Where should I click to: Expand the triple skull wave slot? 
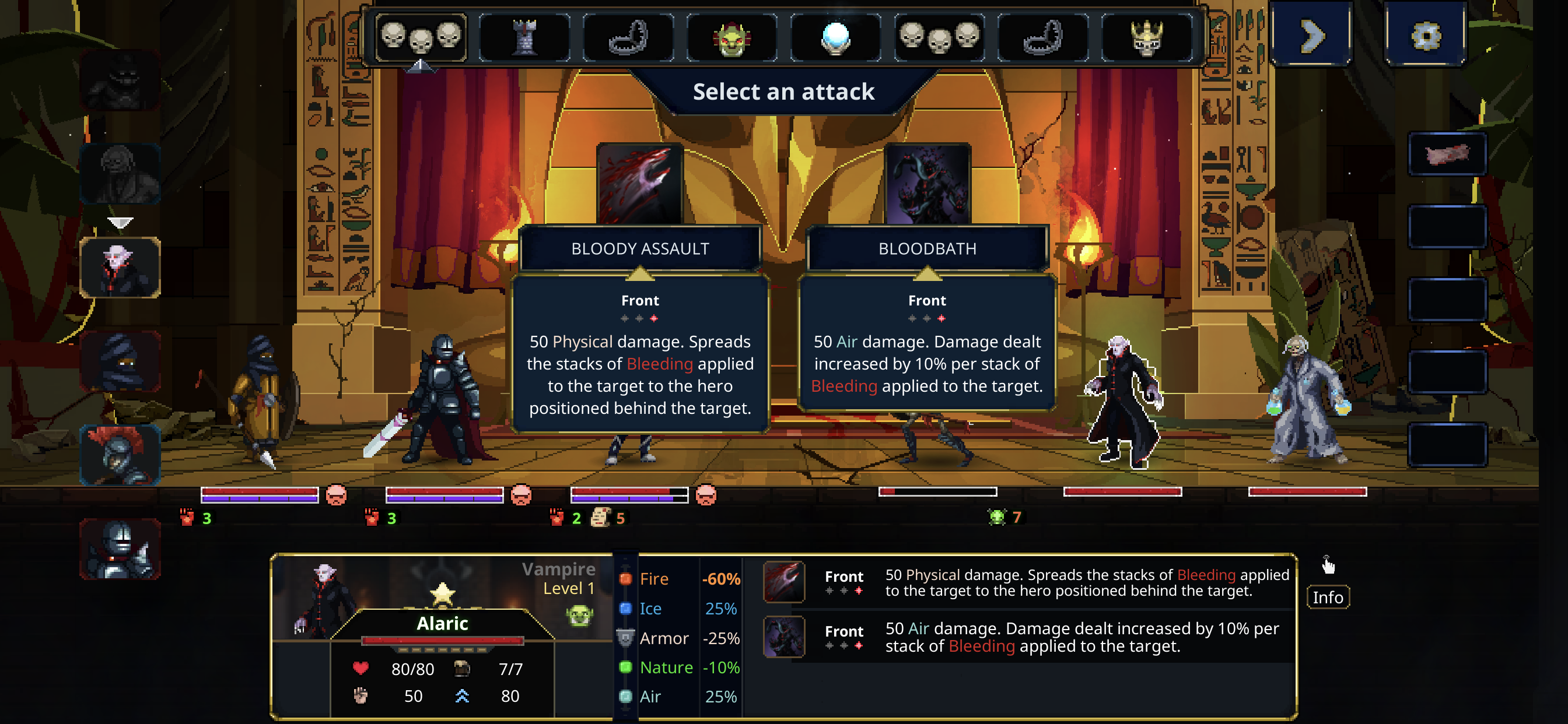coord(421,37)
